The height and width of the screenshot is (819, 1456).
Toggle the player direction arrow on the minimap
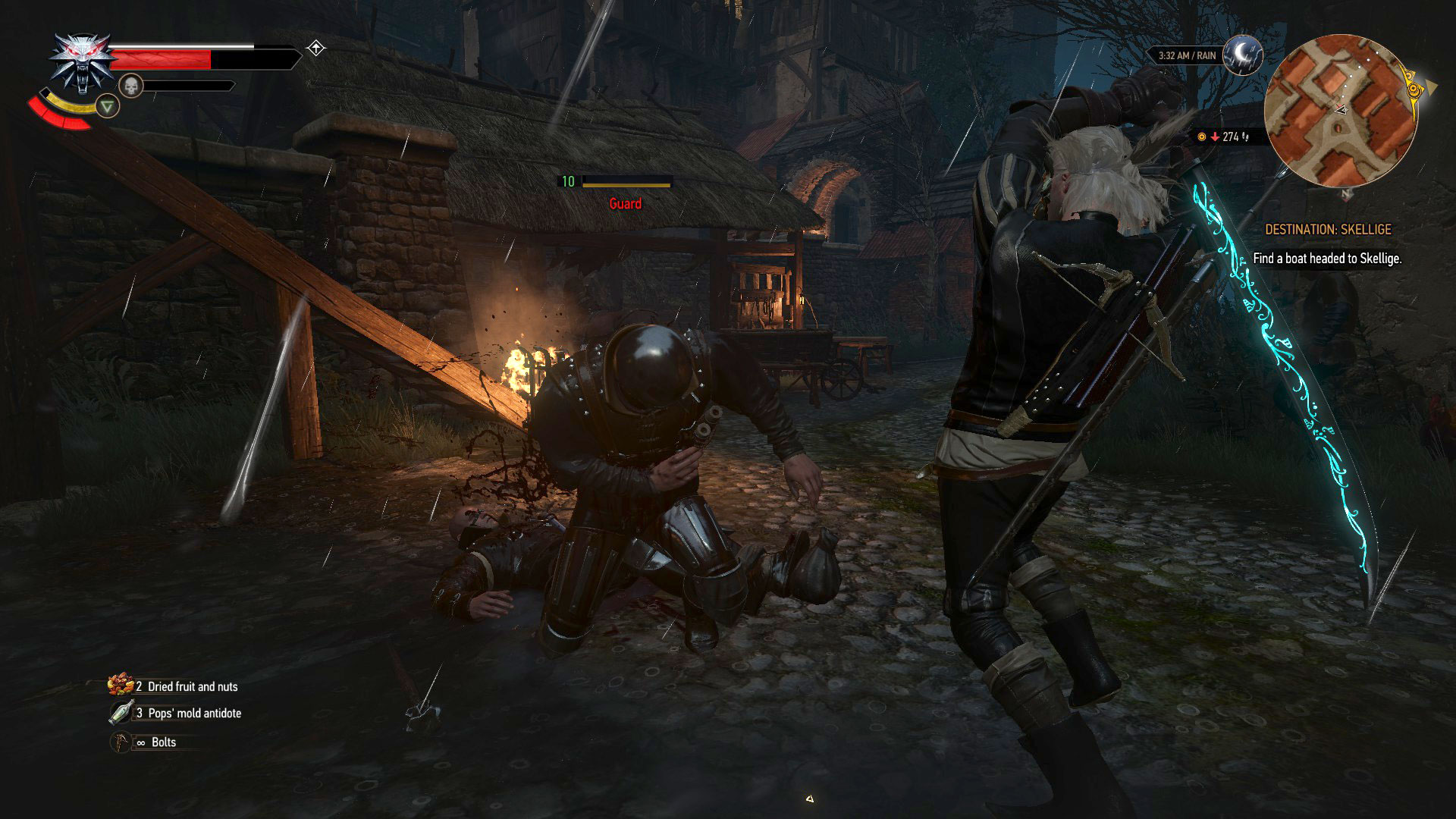tap(1342, 110)
